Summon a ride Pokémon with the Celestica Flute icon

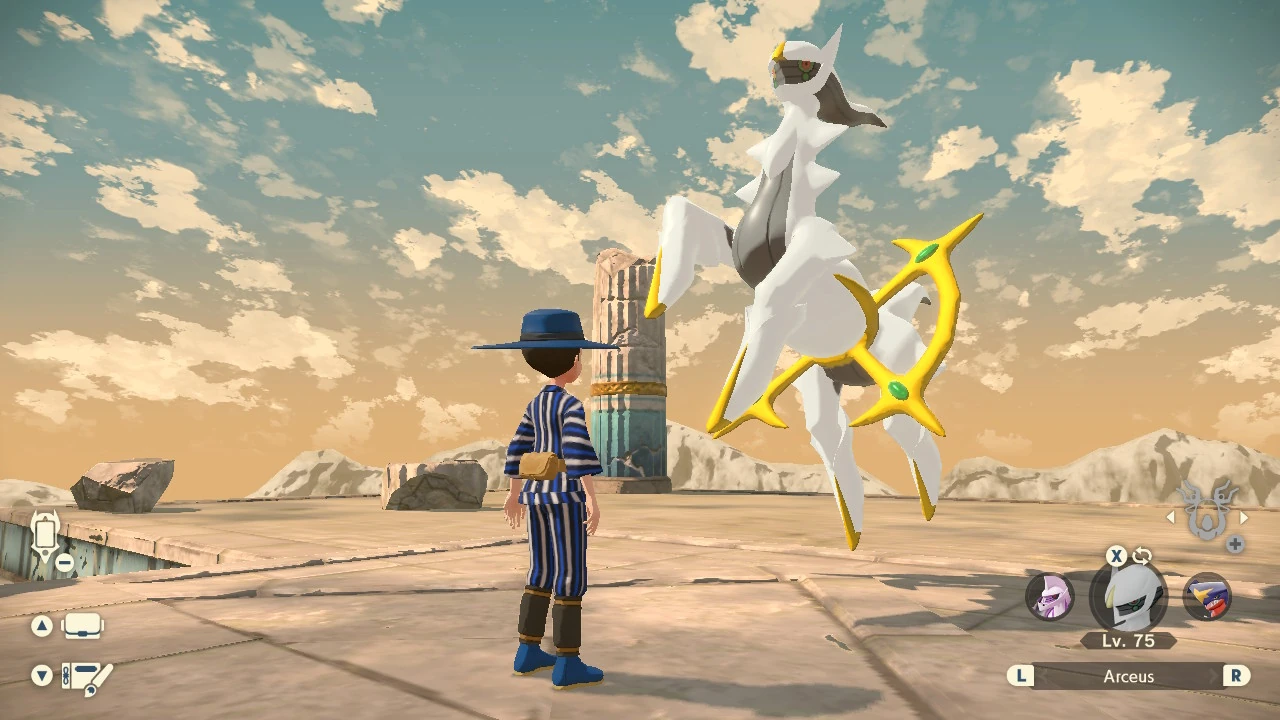coord(1209,514)
